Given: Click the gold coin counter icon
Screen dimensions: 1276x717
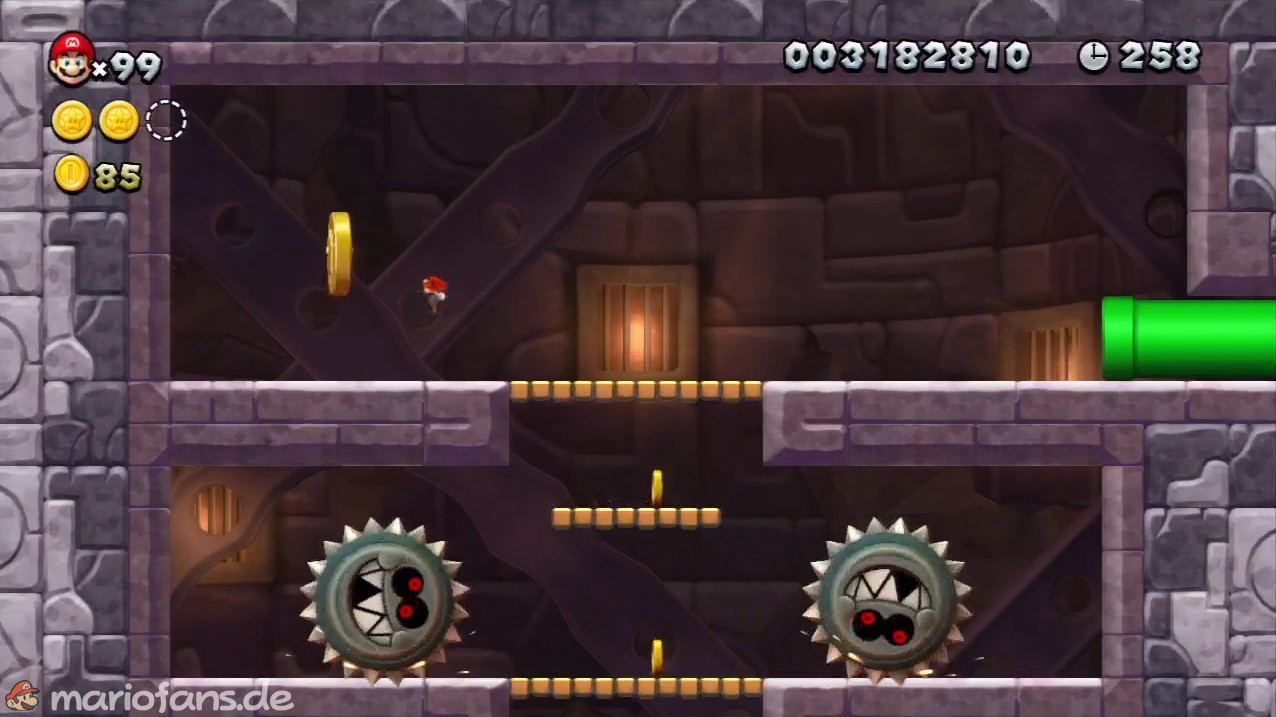Looking at the screenshot, I should point(72,174).
